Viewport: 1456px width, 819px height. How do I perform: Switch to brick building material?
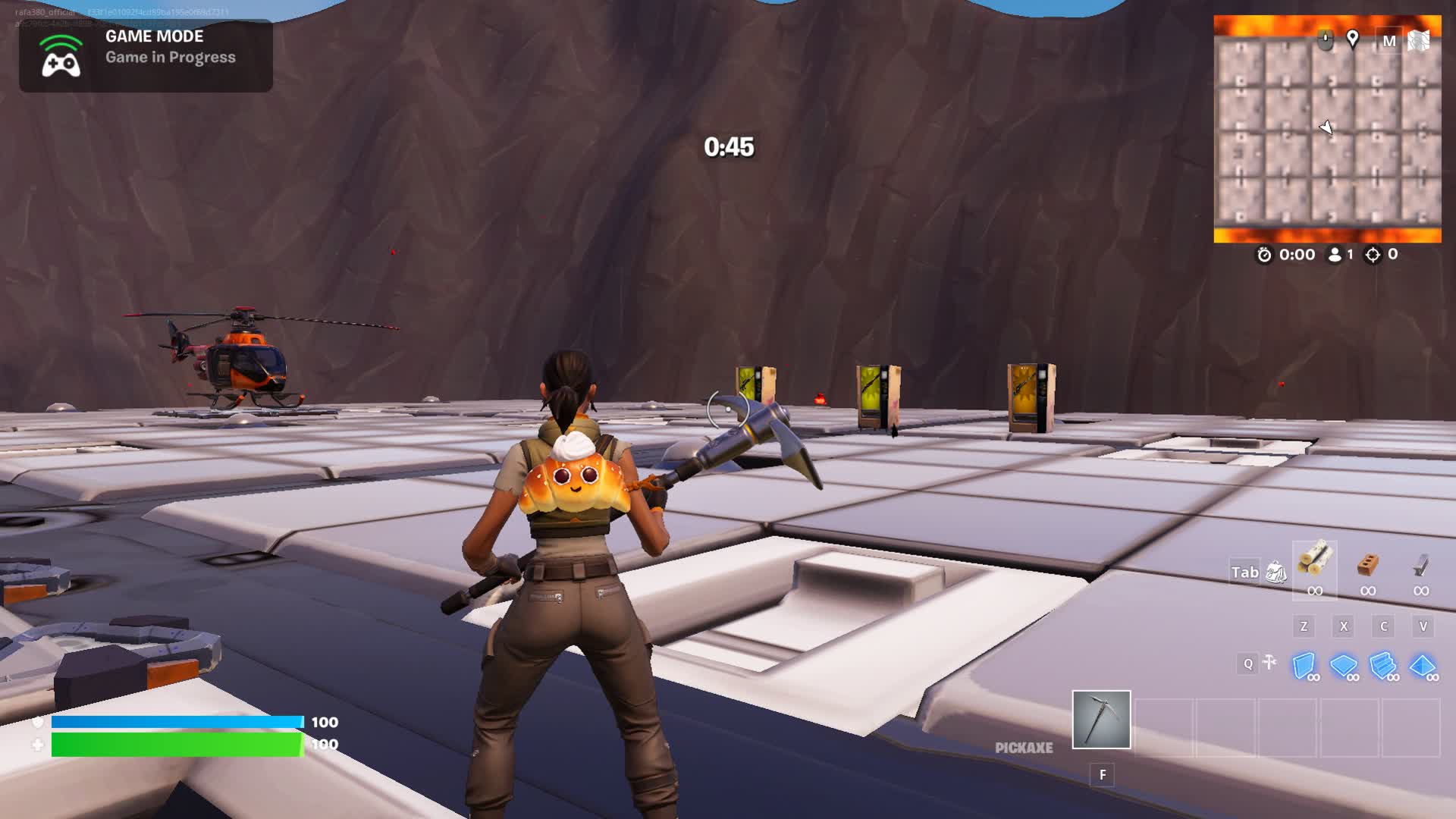point(1367,563)
